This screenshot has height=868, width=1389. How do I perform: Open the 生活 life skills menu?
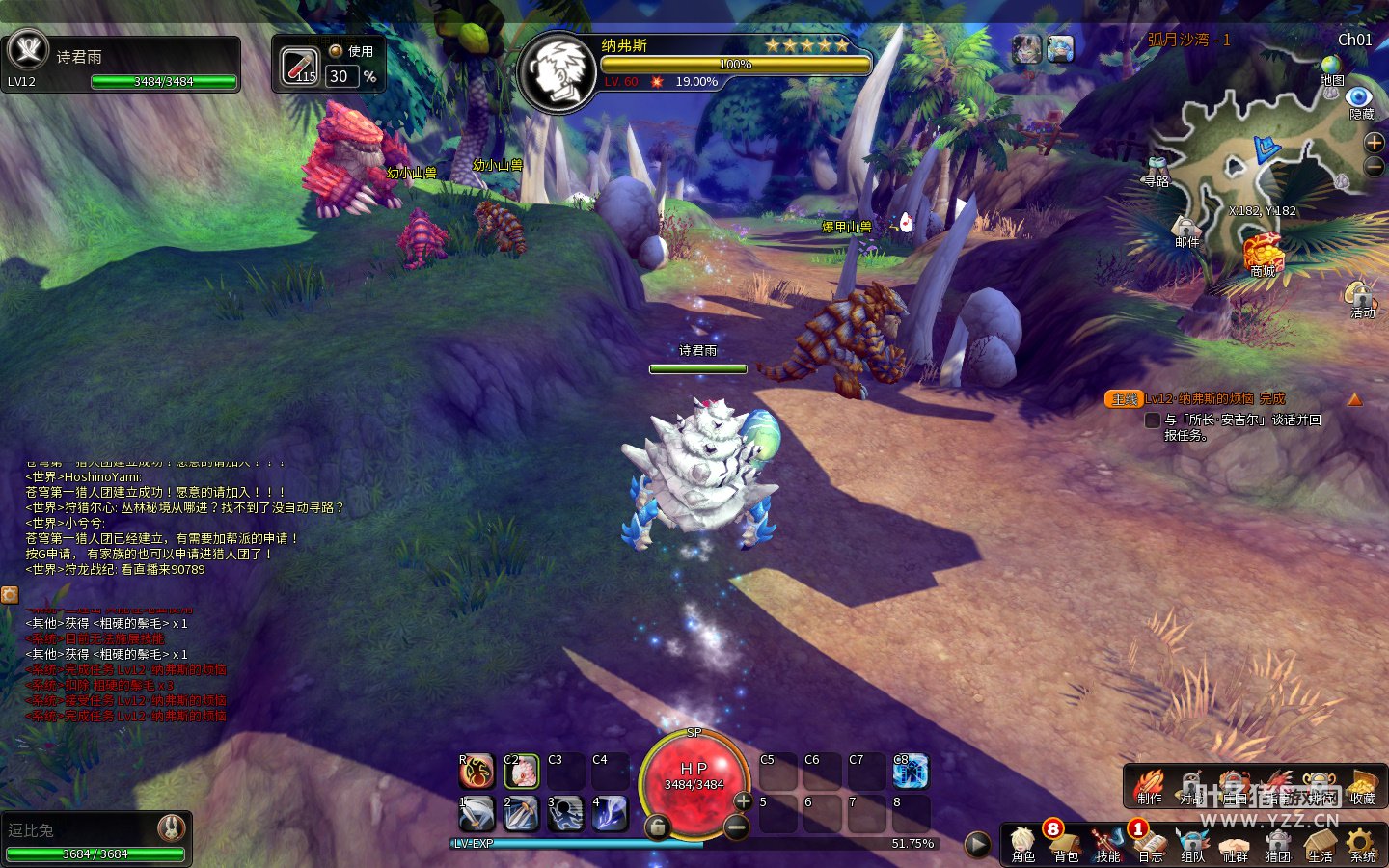pyautogui.click(x=1320, y=844)
